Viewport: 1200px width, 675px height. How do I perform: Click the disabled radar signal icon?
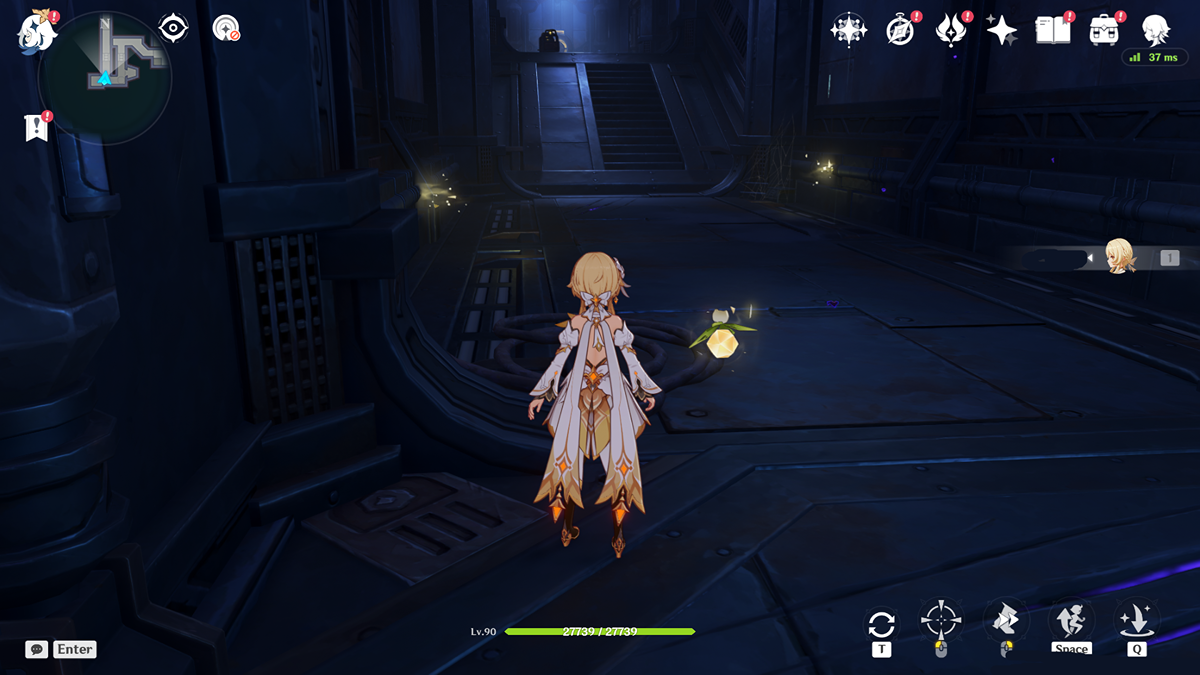pyautogui.click(x=226, y=29)
